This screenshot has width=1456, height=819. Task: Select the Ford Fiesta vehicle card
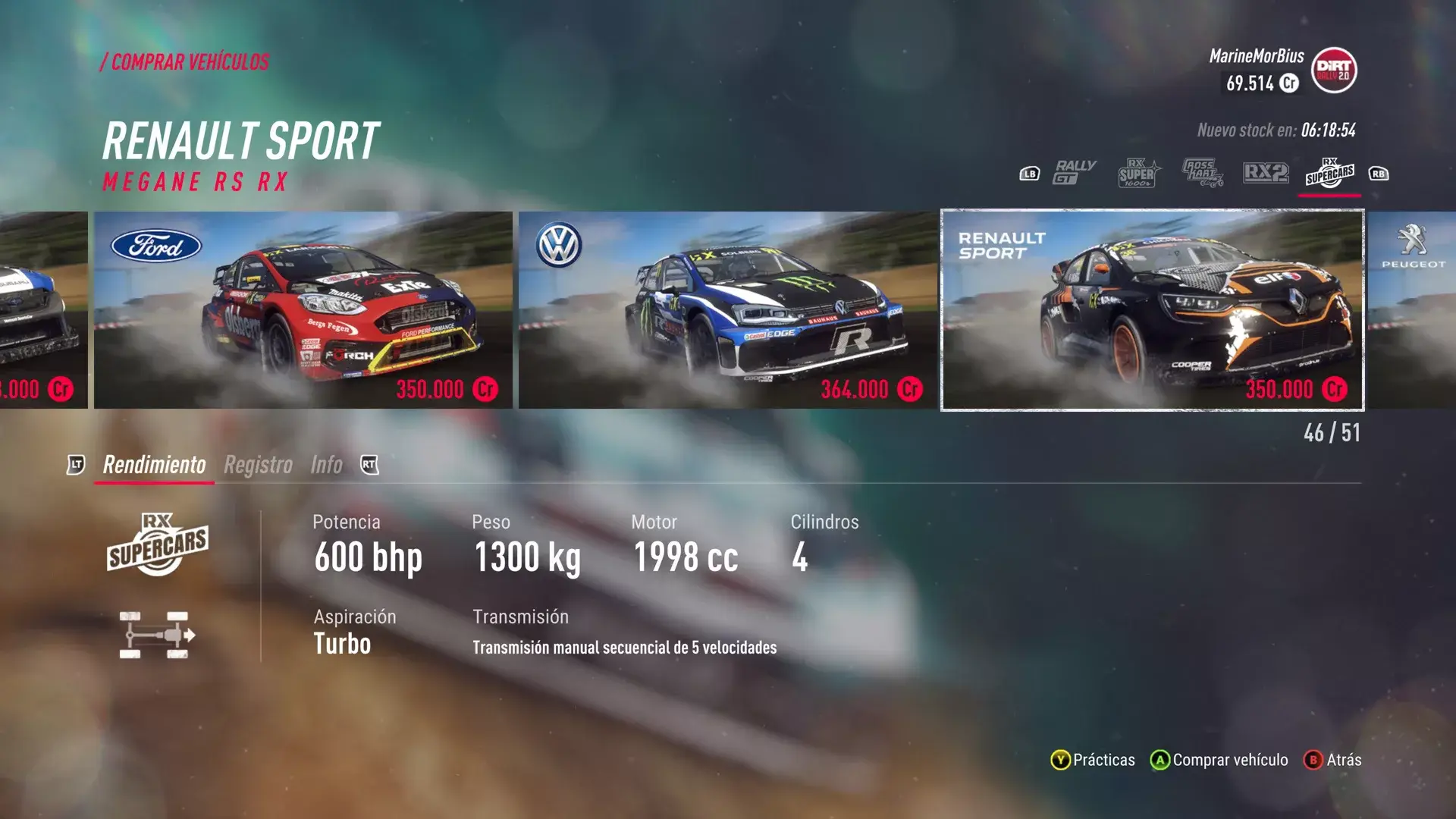coord(303,309)
